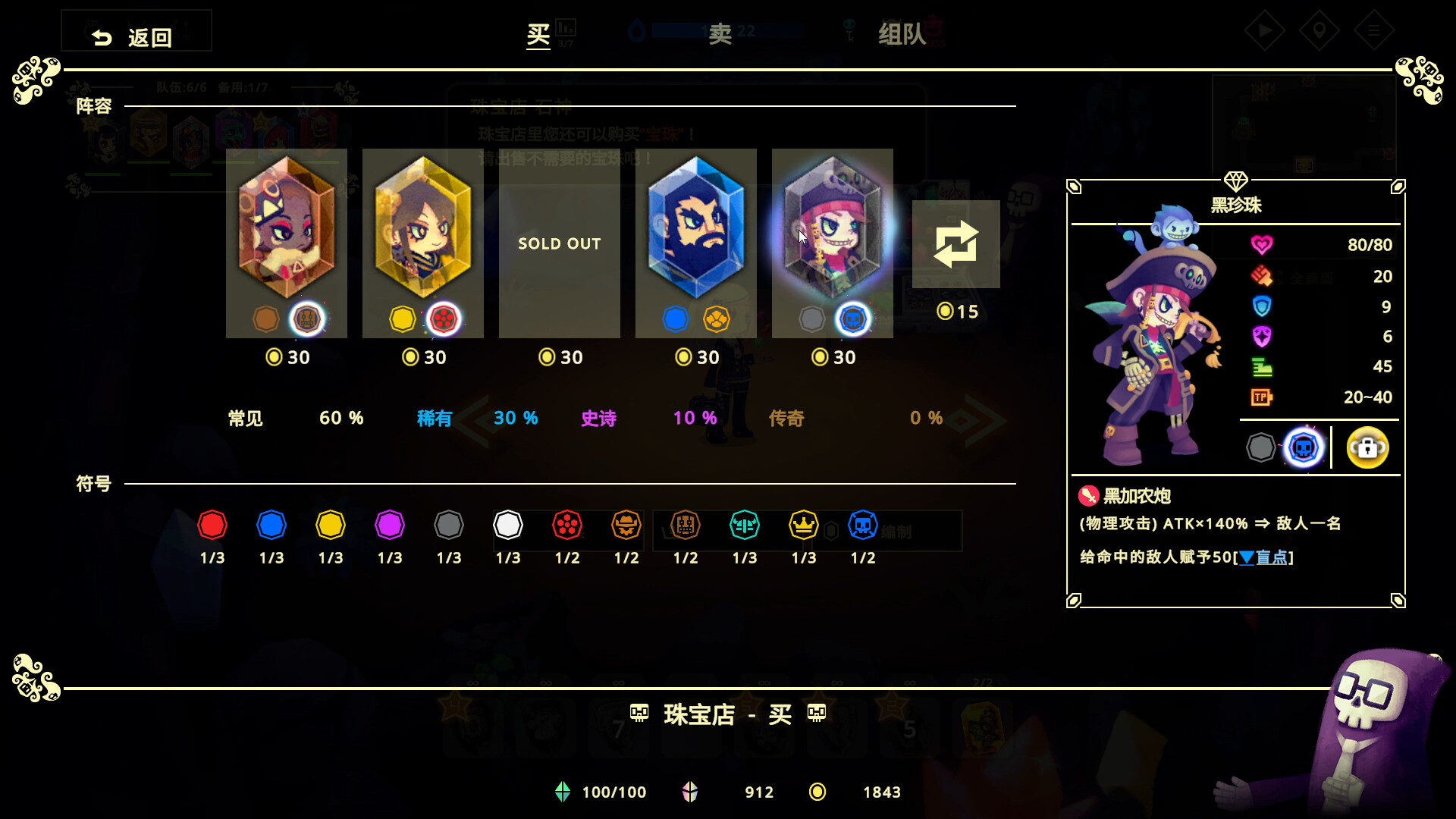The height and width of the screenshot is (819, 1456).
Task: Click the yellow crown symbol icon
Action: [803, 524]
